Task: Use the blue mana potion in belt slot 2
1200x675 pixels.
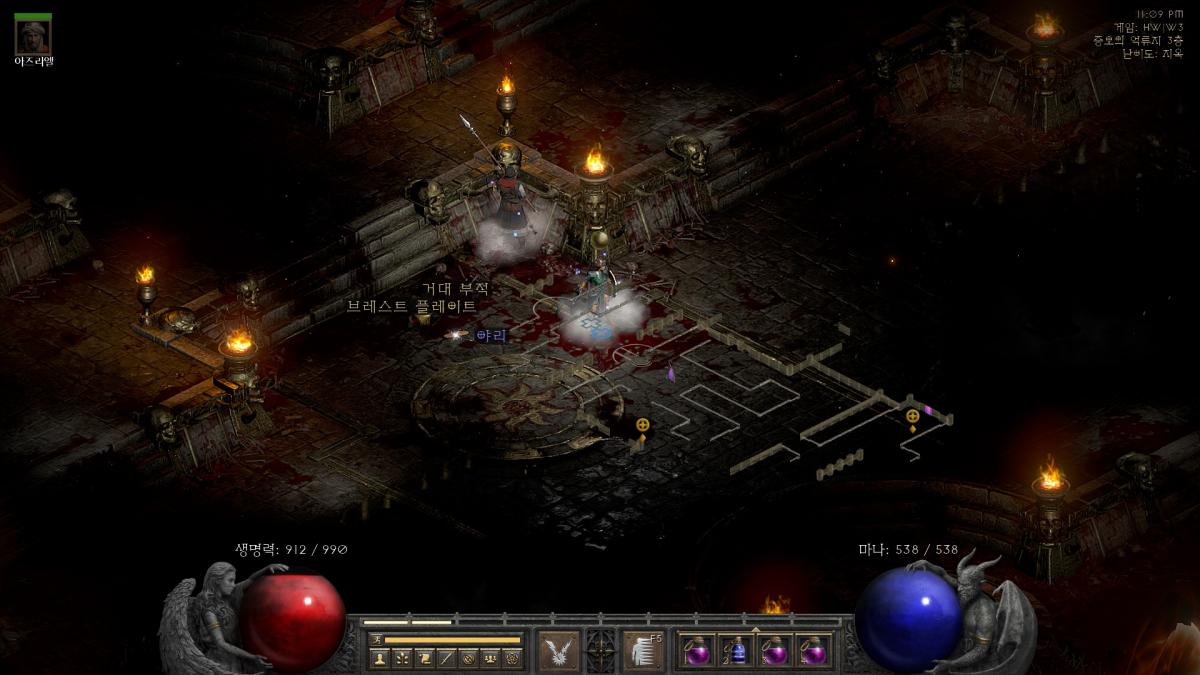Action: click(x=736, y=651)
